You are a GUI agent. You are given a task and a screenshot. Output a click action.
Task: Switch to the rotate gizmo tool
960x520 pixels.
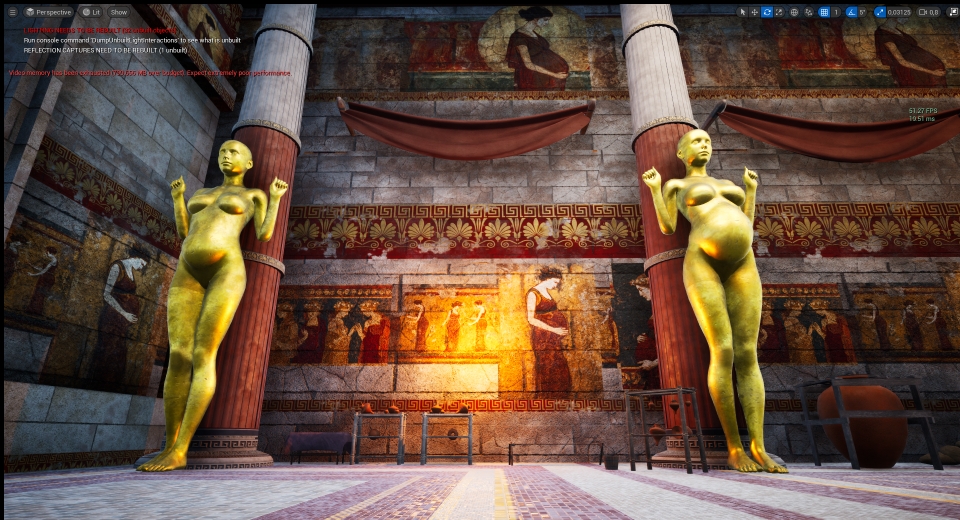pyautogui.click(x=766, y=12)
